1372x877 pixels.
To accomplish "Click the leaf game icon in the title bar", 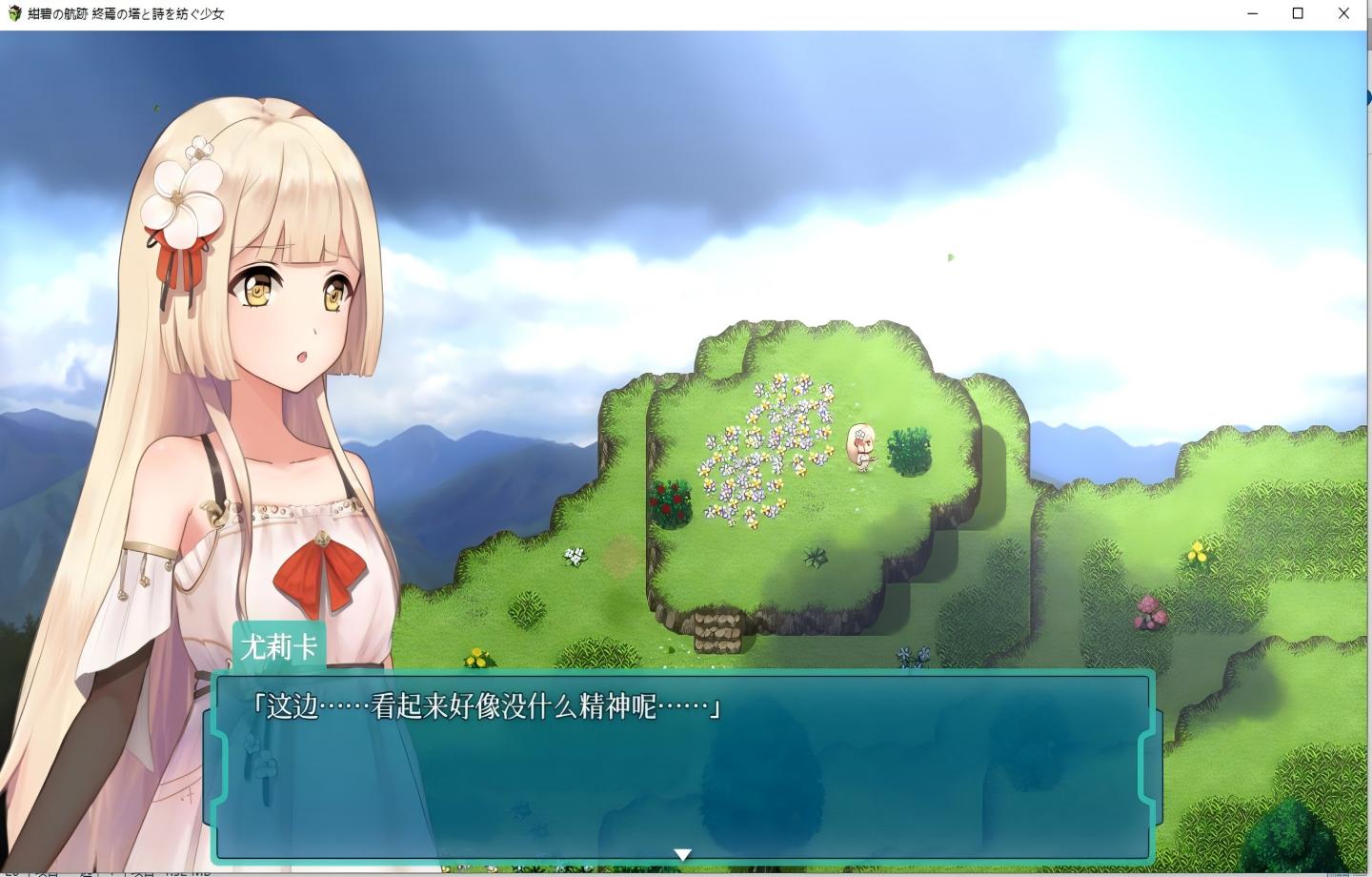I will coord(13,13).
